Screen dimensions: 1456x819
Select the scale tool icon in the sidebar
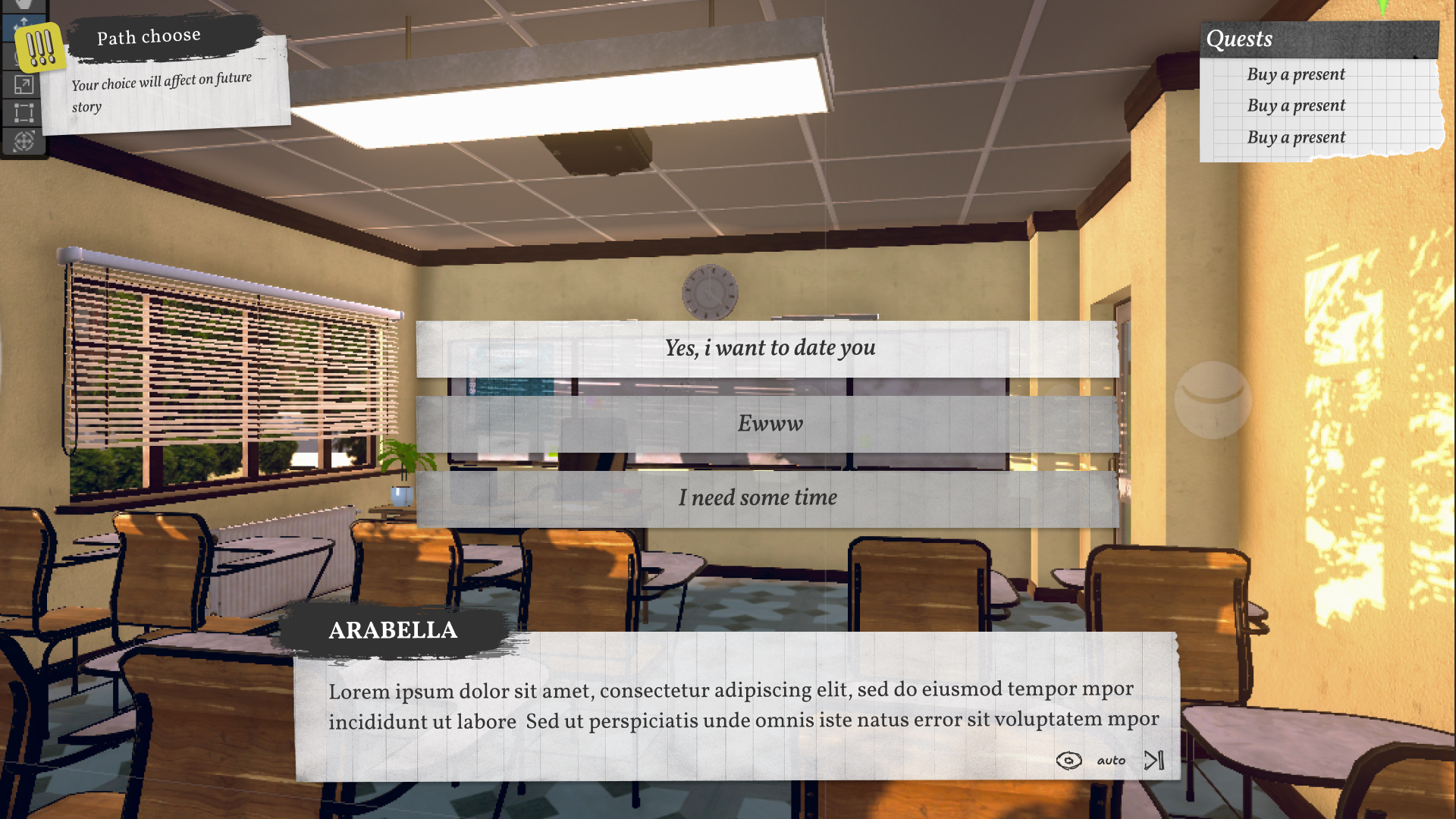coord(23,85)
